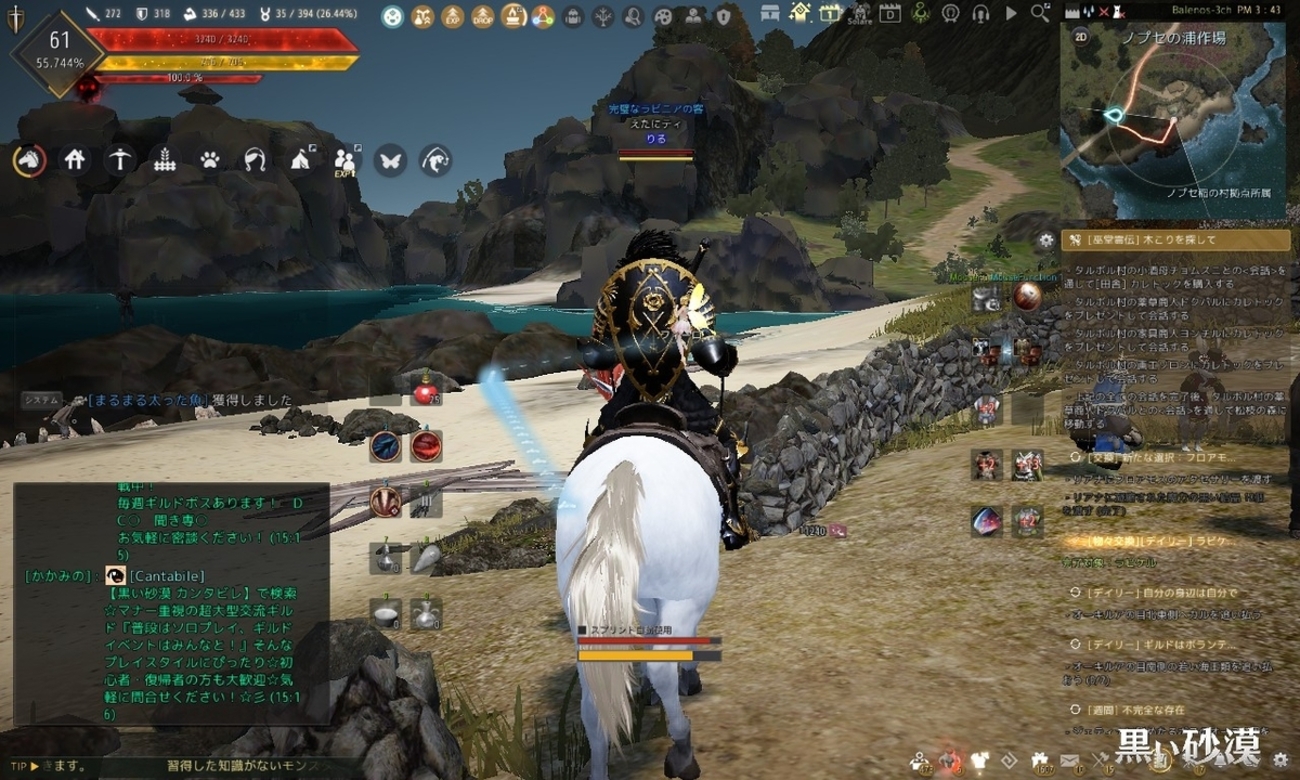Open the housing list house icon
The height and width of the screenshot is (780, 1300).
click(75, 160)
